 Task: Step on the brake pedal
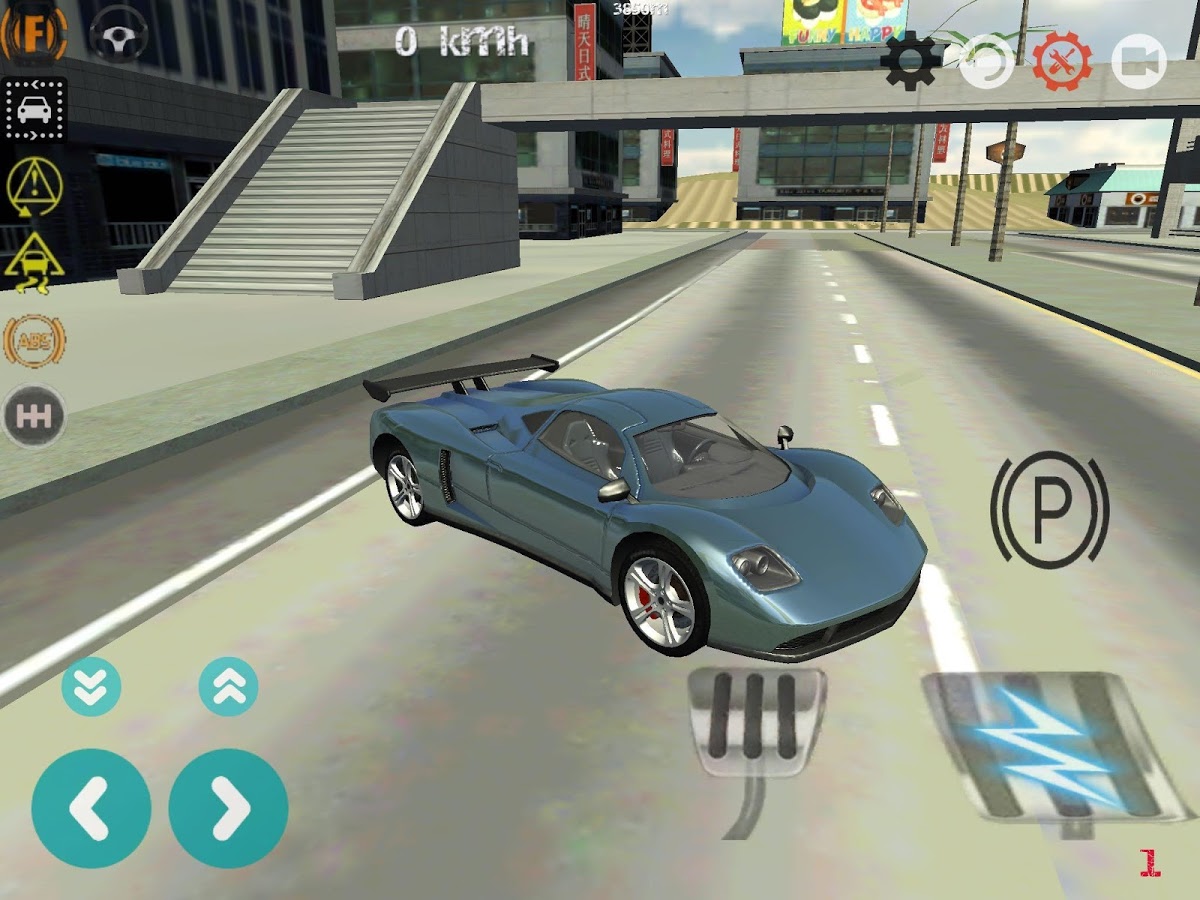pyautogui.click(x=756, y=720)
